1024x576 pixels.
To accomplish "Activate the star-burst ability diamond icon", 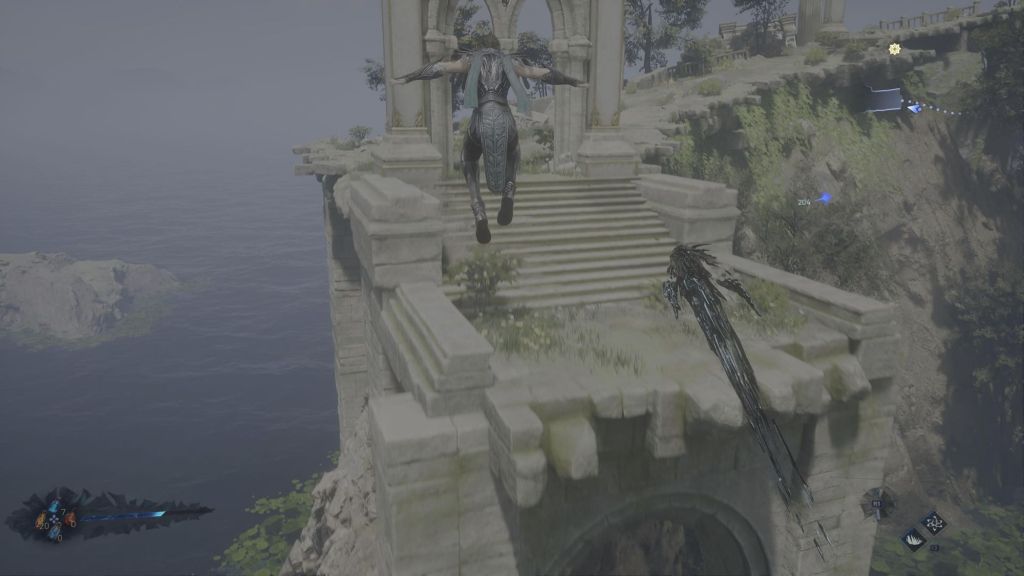I will coord(934,522).
